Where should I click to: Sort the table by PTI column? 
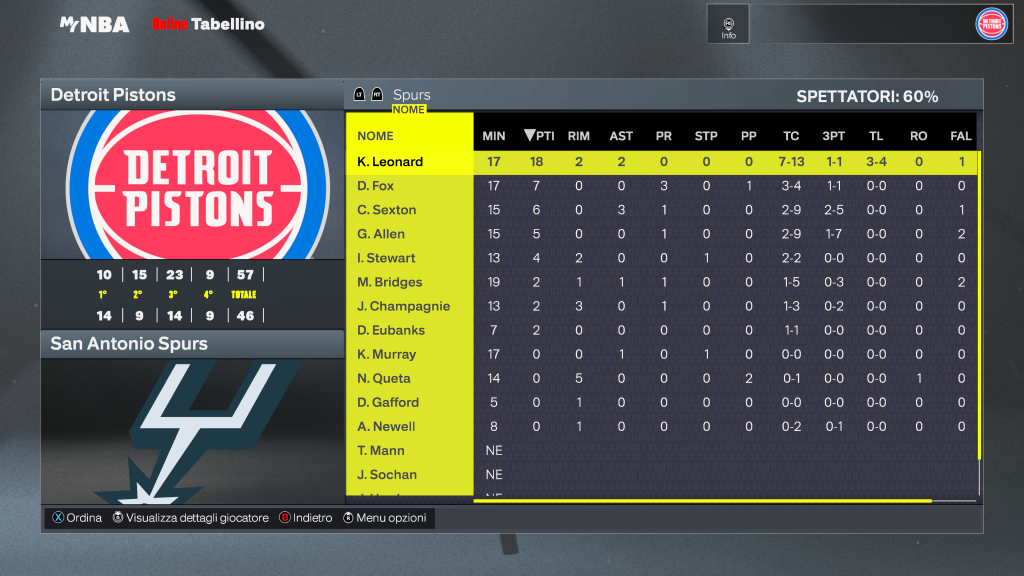point(539,136)
